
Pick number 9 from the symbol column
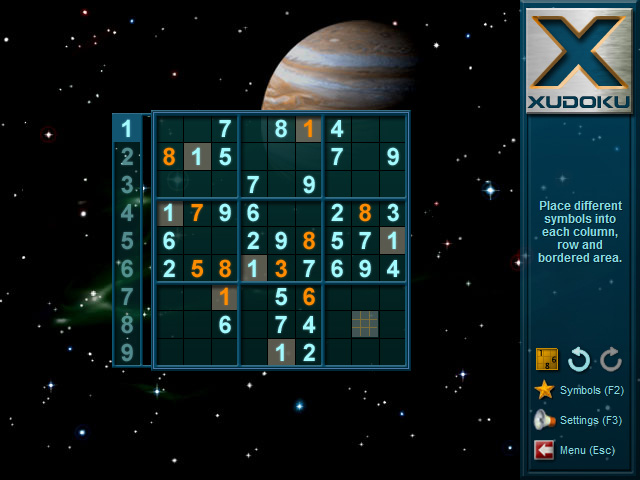tap(127, 352)
